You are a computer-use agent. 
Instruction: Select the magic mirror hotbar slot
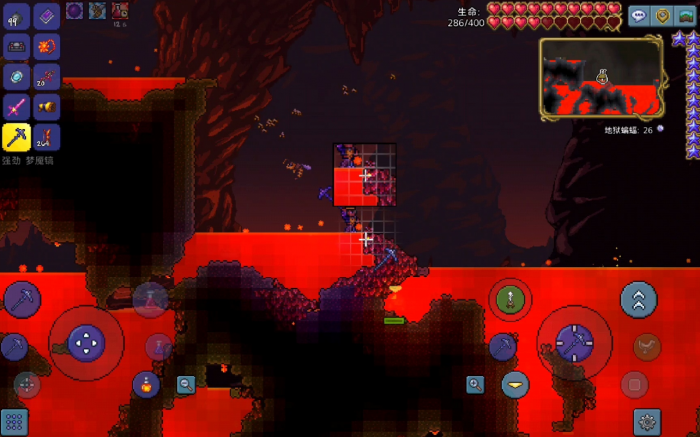(17, 77)
